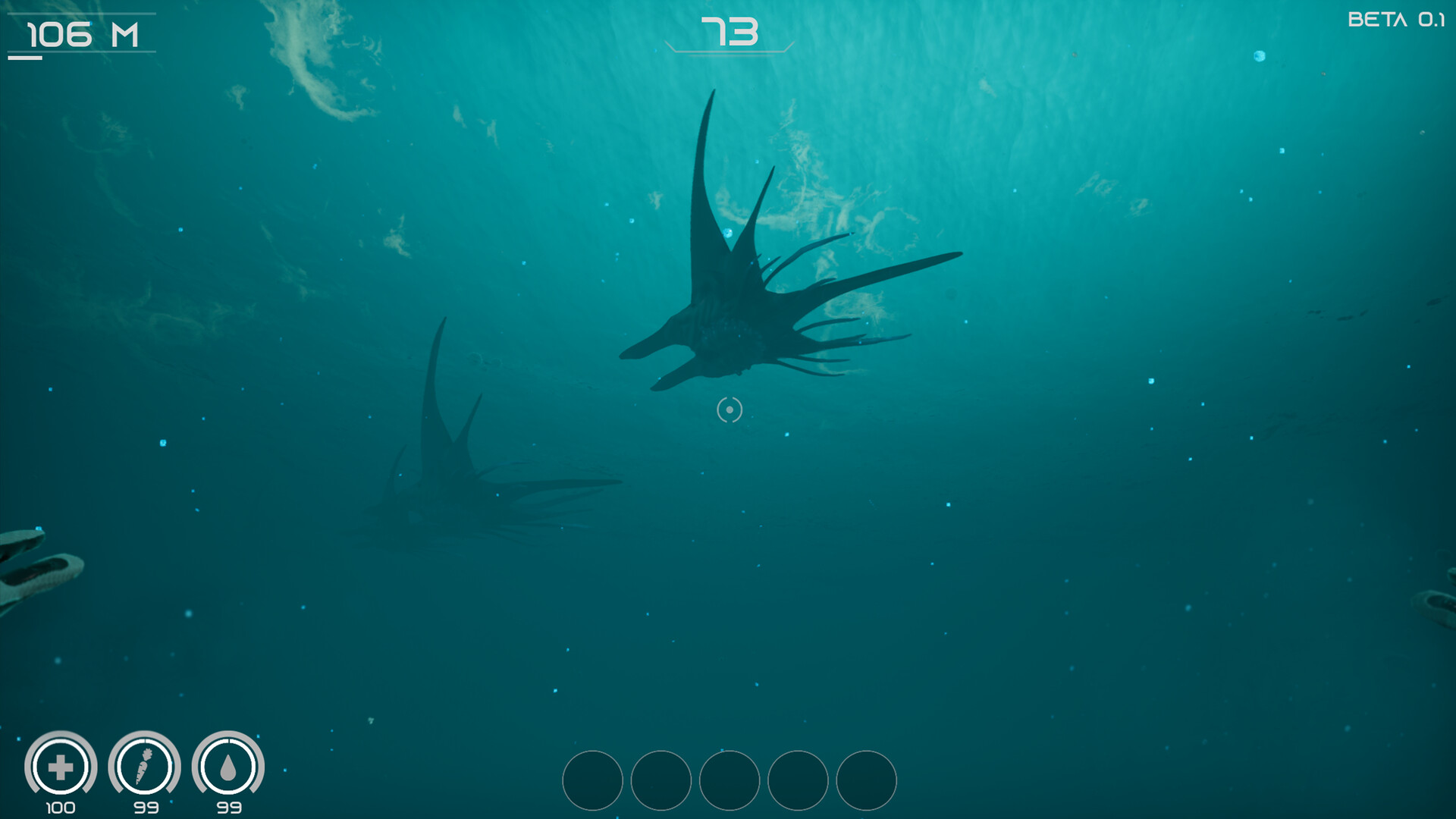Click the BETA 0.1 version label
This screenshot has width=1456, height=819.
point(1399,19)
